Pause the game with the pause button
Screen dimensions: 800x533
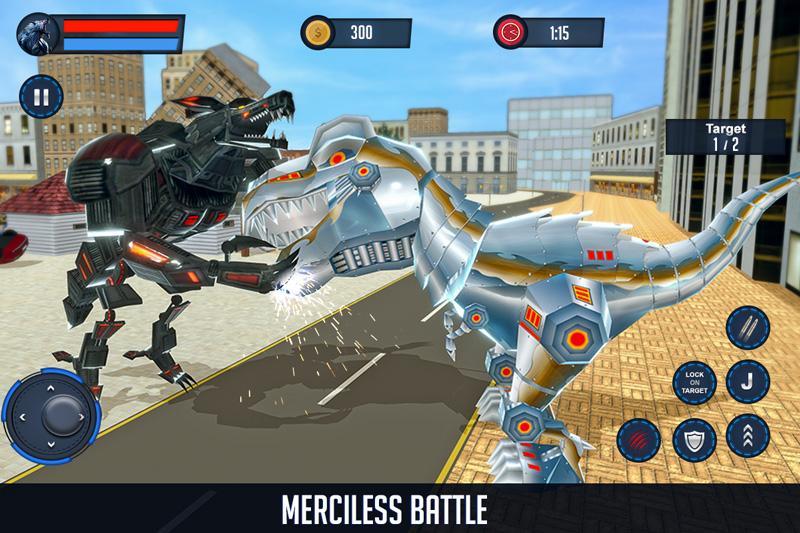[41, 97]
